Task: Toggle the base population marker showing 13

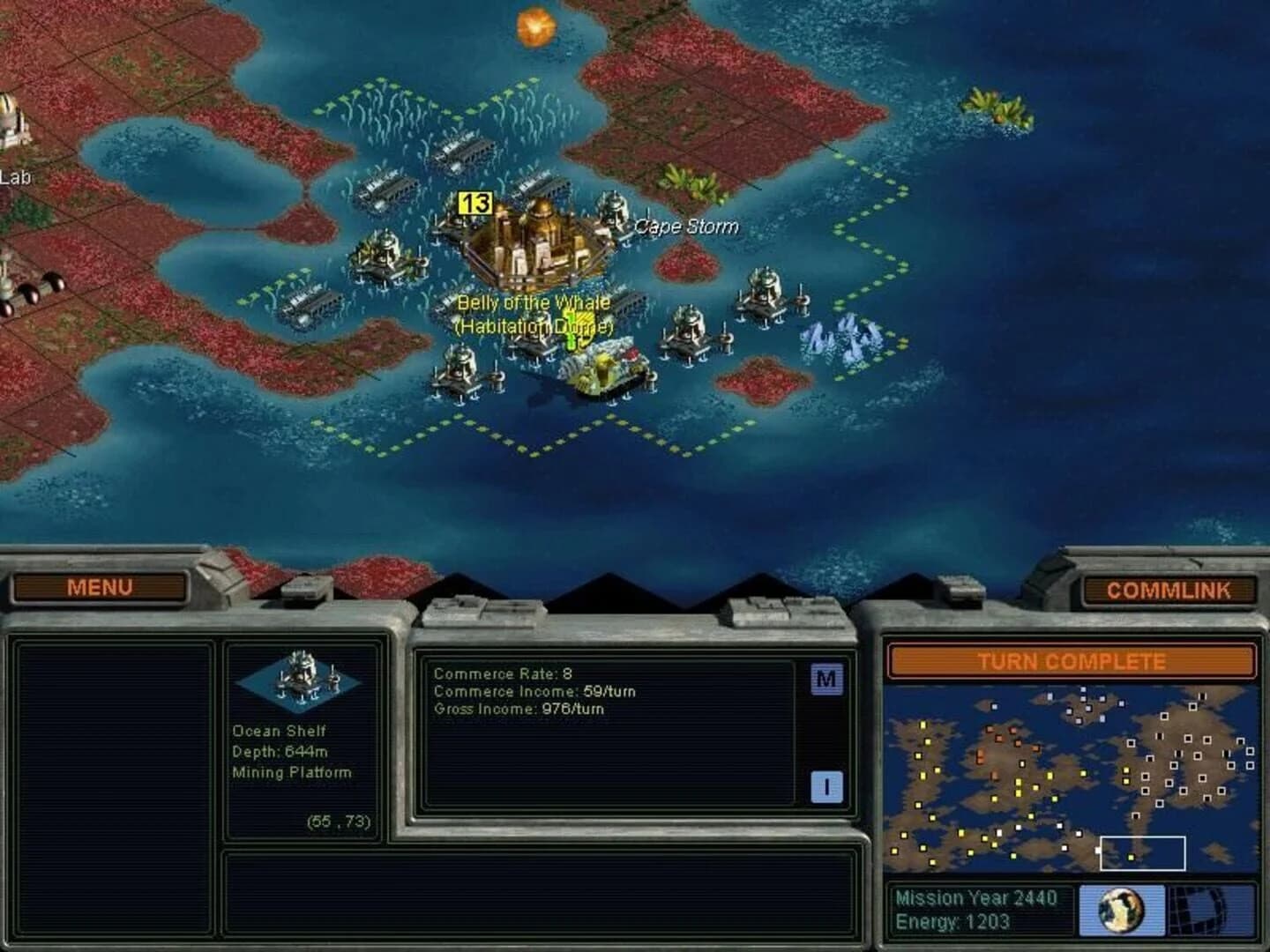Action: coord(474,203)
